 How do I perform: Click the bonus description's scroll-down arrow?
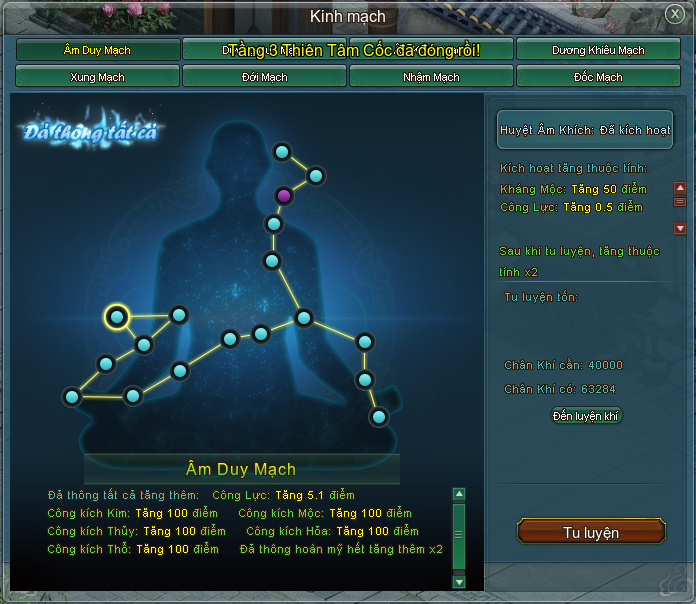[x=459, y=581]
